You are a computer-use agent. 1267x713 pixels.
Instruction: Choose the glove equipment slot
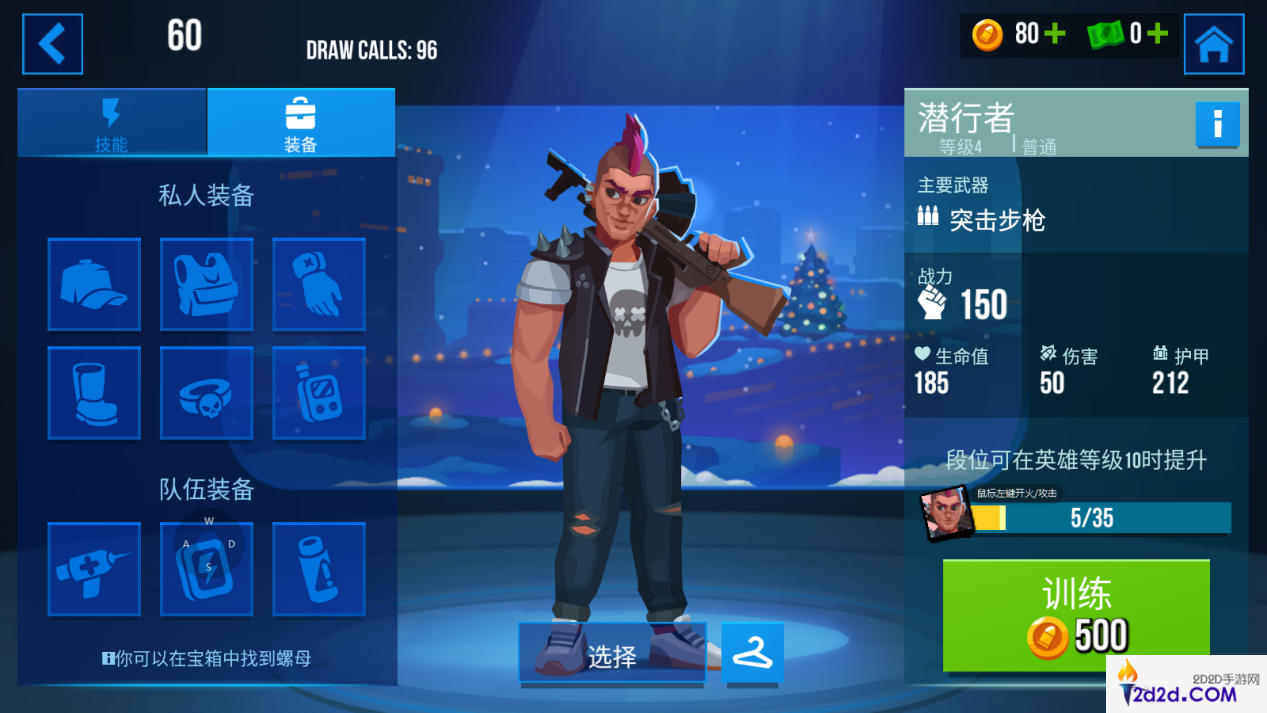[x=319, y=284]
